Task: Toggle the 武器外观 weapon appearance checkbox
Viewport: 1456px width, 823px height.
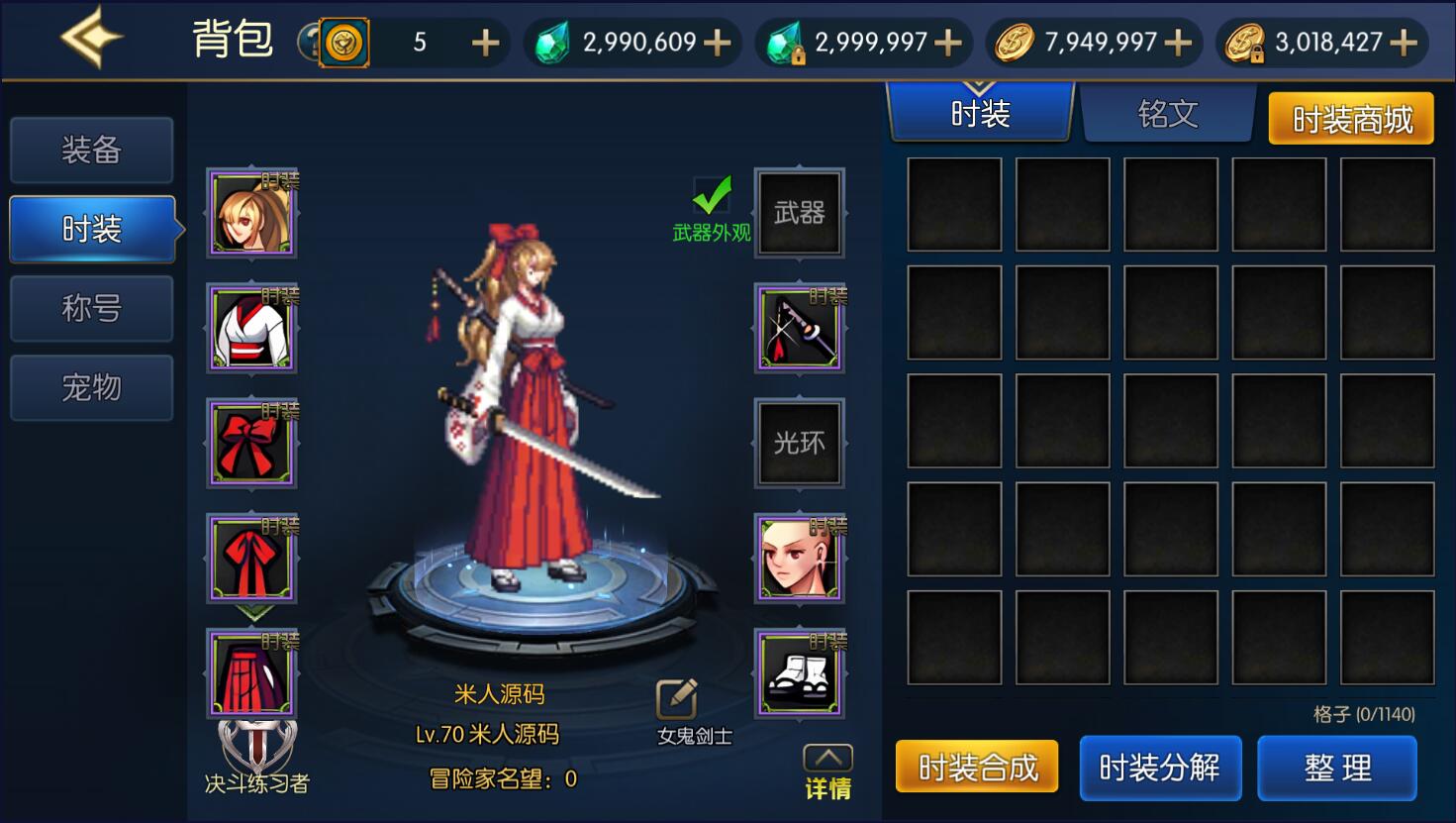Action: click(712, 196)
